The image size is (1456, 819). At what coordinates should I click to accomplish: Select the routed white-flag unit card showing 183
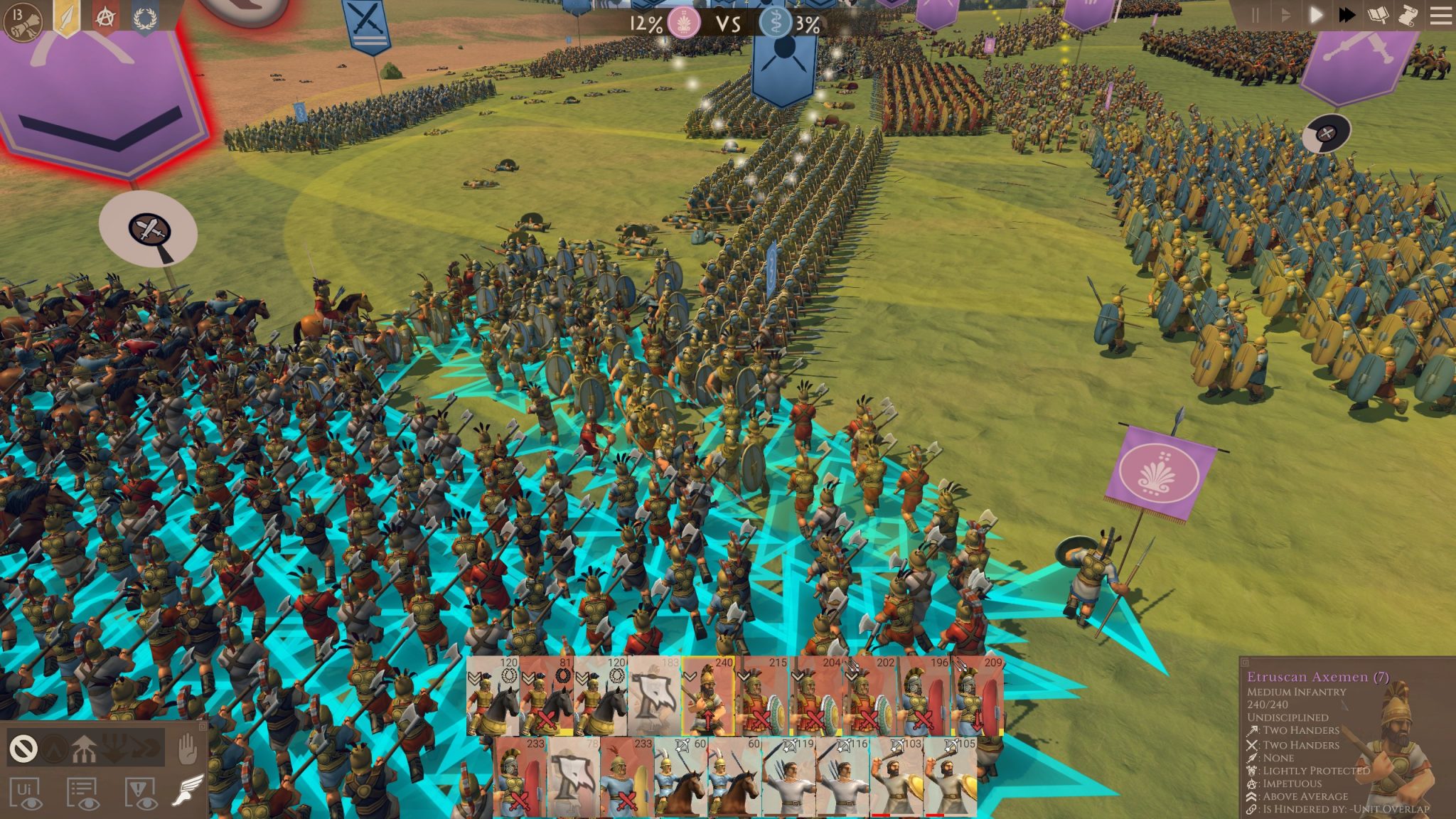[654, 696]
